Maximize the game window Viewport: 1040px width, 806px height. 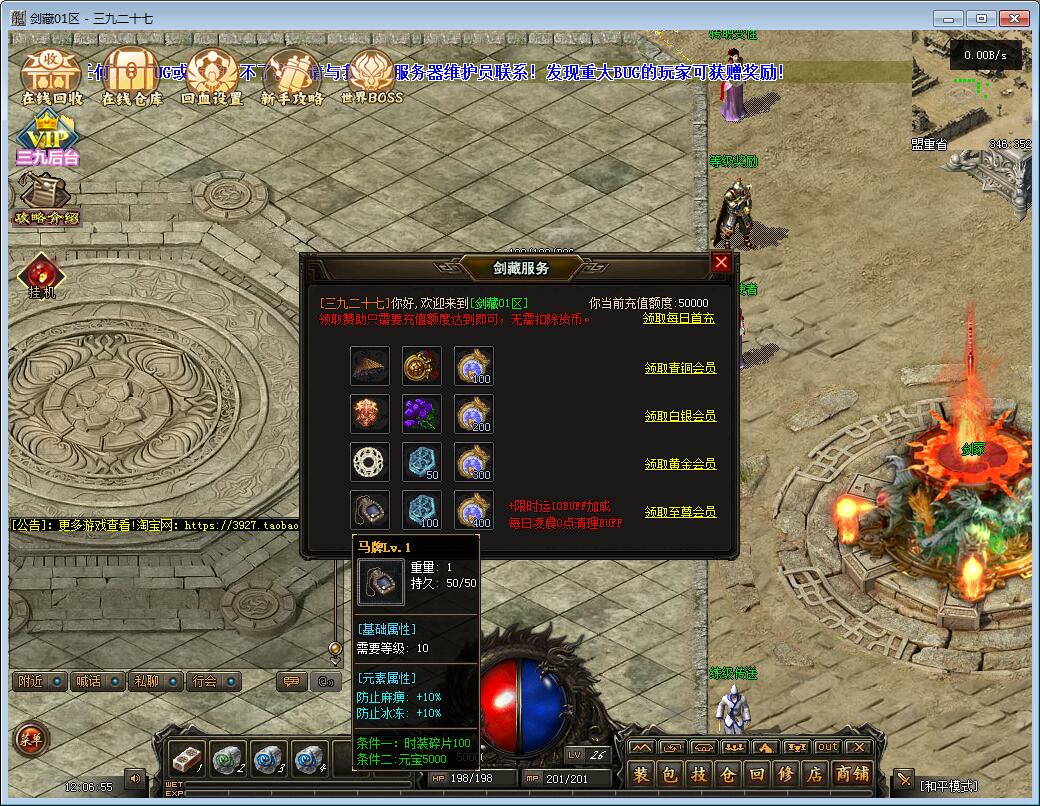982,18
